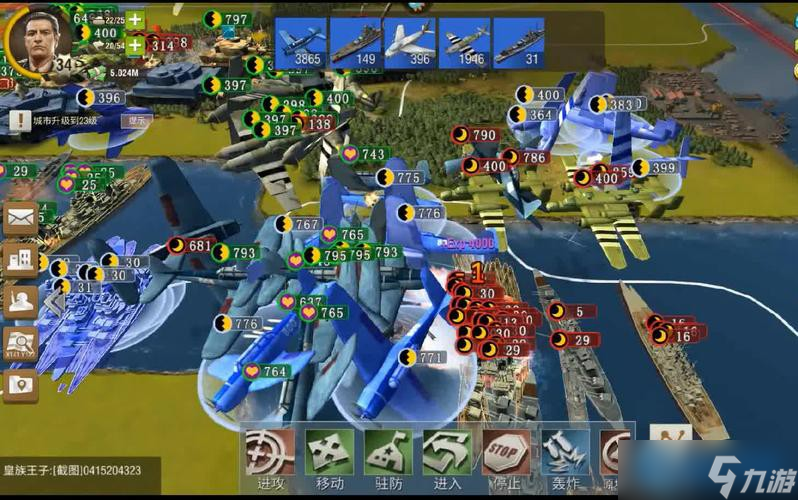The image size is (798, 500).
Task: Click the 提示 hint button
Action: (x=135, y=120)
